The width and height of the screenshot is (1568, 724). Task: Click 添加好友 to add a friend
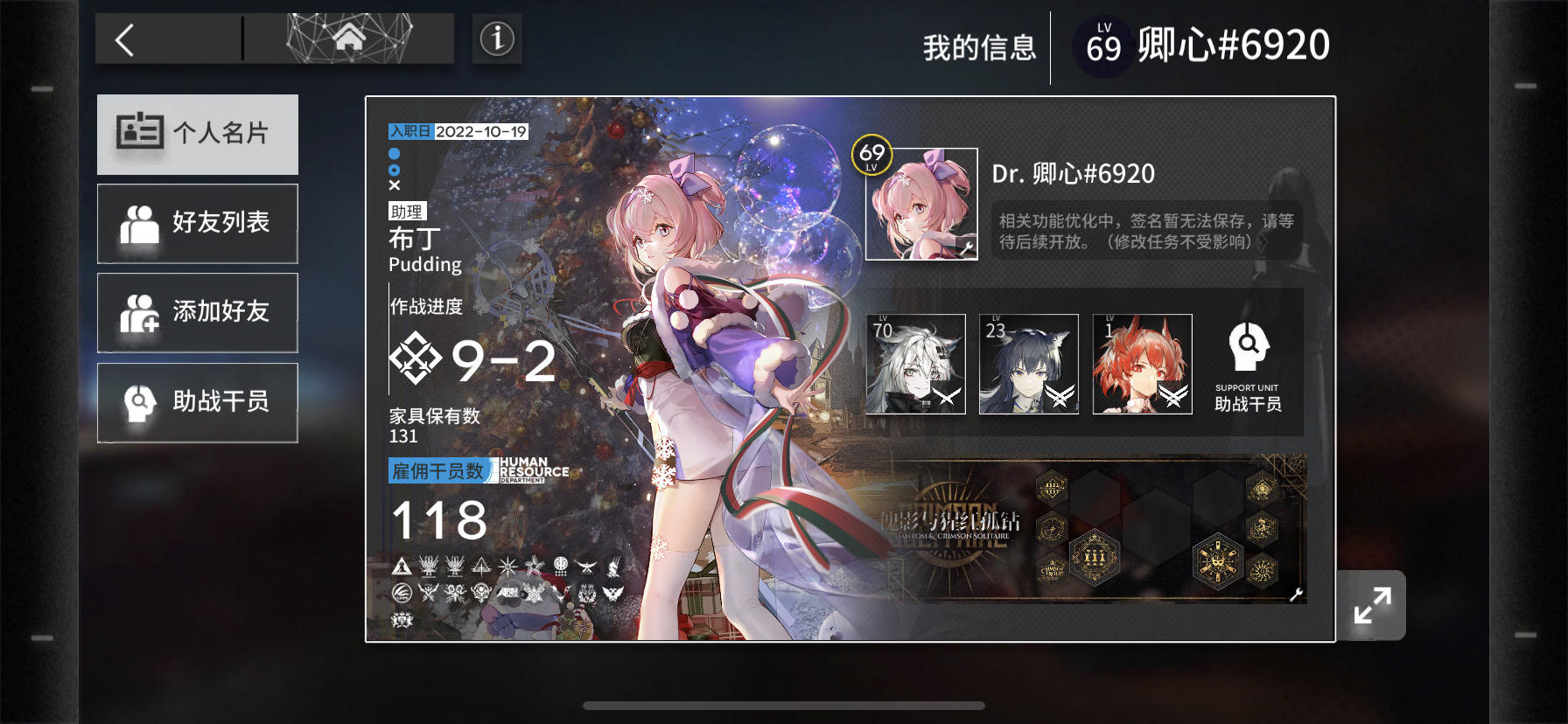[x=198, y=312]
